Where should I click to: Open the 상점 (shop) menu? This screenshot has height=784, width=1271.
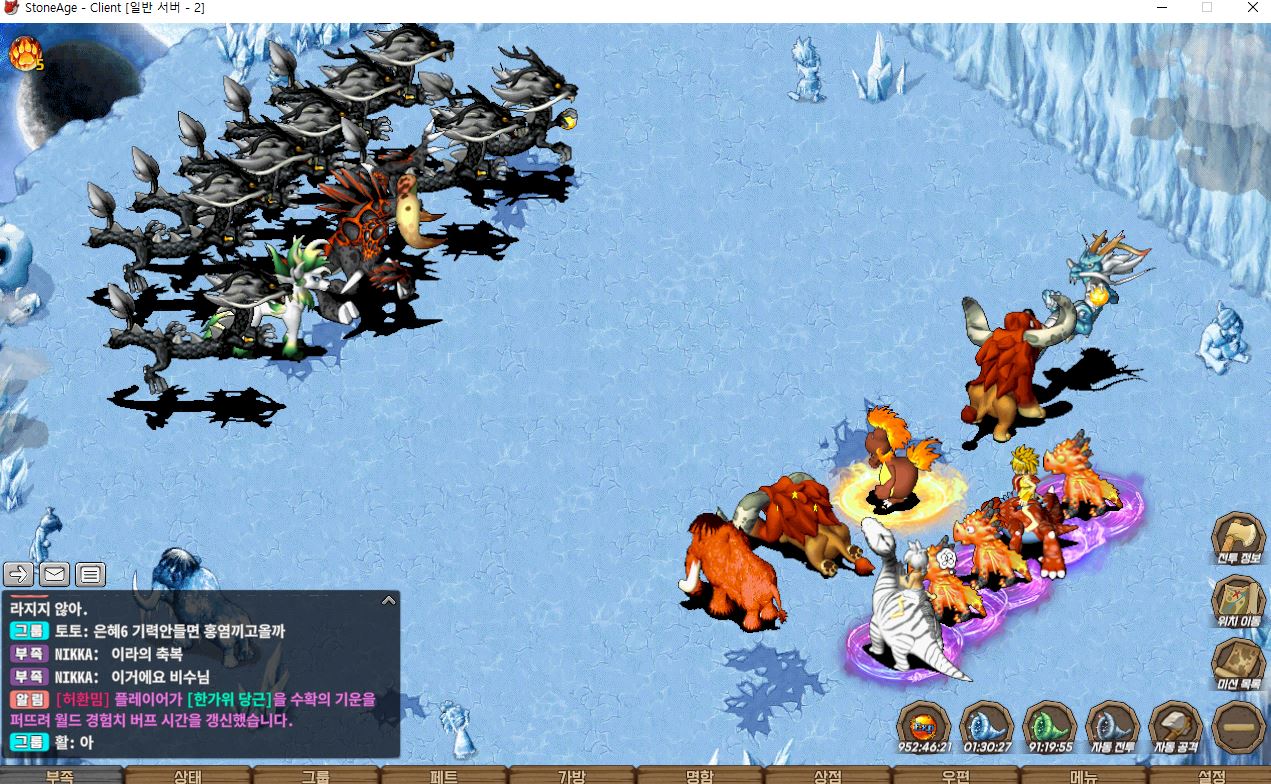[828, 776]
